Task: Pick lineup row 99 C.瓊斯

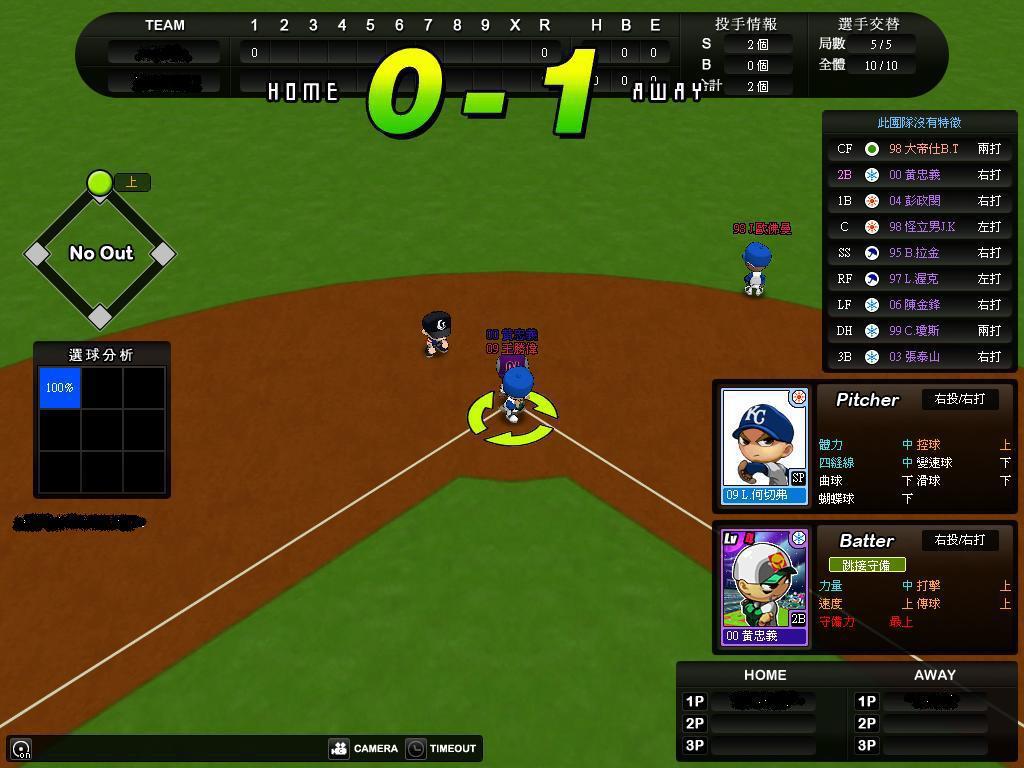Action: (x=920, y=331)
